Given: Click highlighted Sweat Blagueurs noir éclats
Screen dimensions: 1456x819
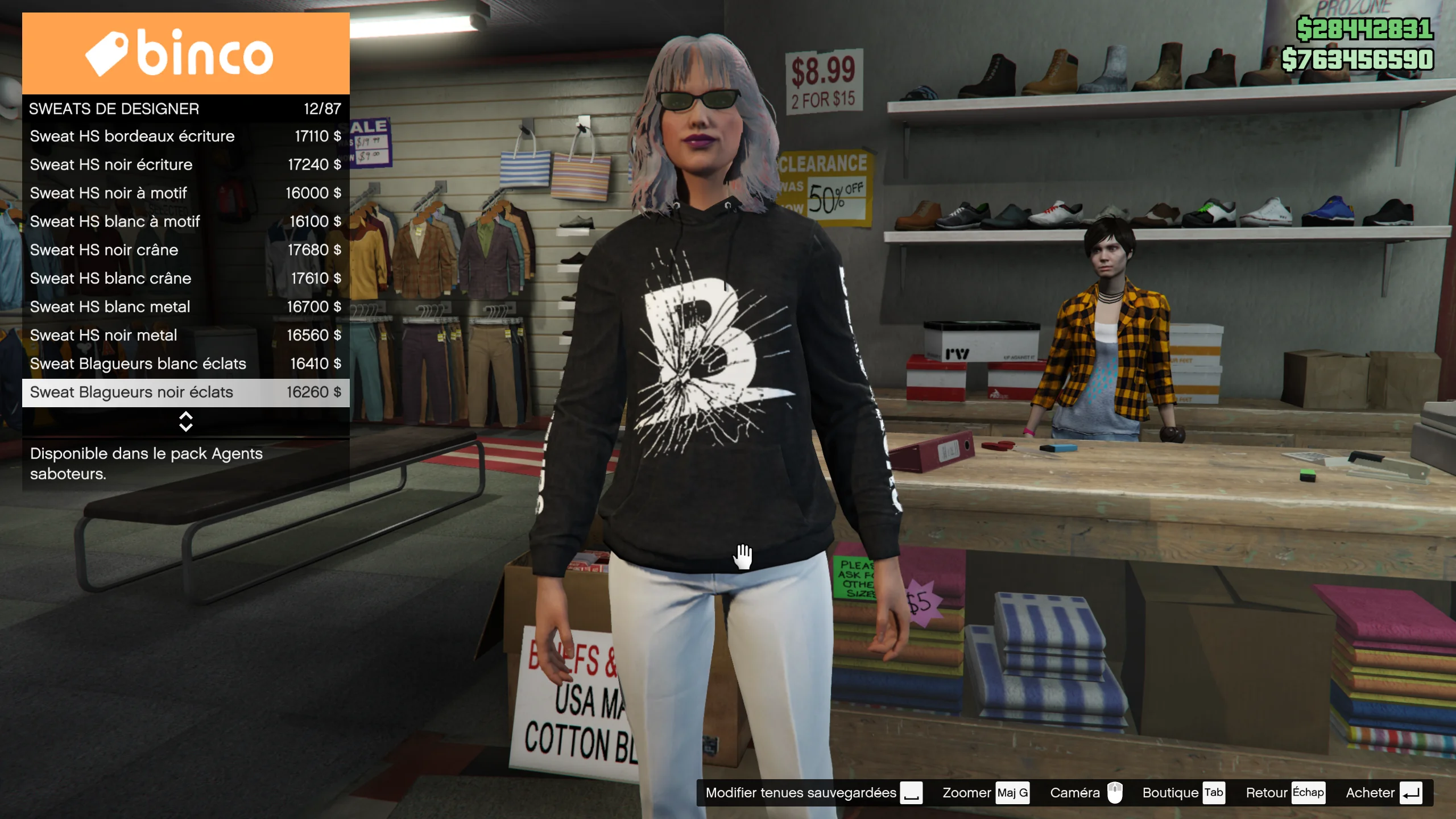Looking at the screenshot, I should pyautogui.click(x=185, y=392).
